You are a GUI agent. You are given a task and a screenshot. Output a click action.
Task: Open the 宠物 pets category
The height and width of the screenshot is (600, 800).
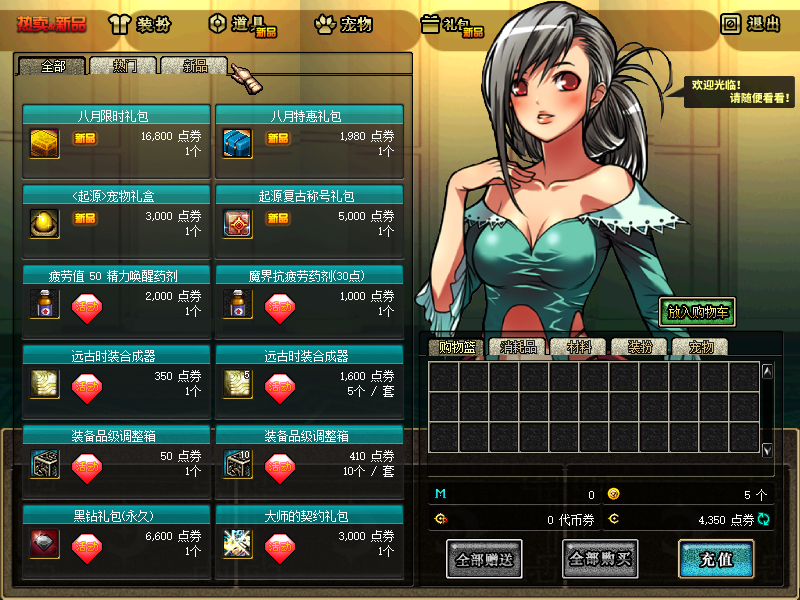click(x=343, y=24)
